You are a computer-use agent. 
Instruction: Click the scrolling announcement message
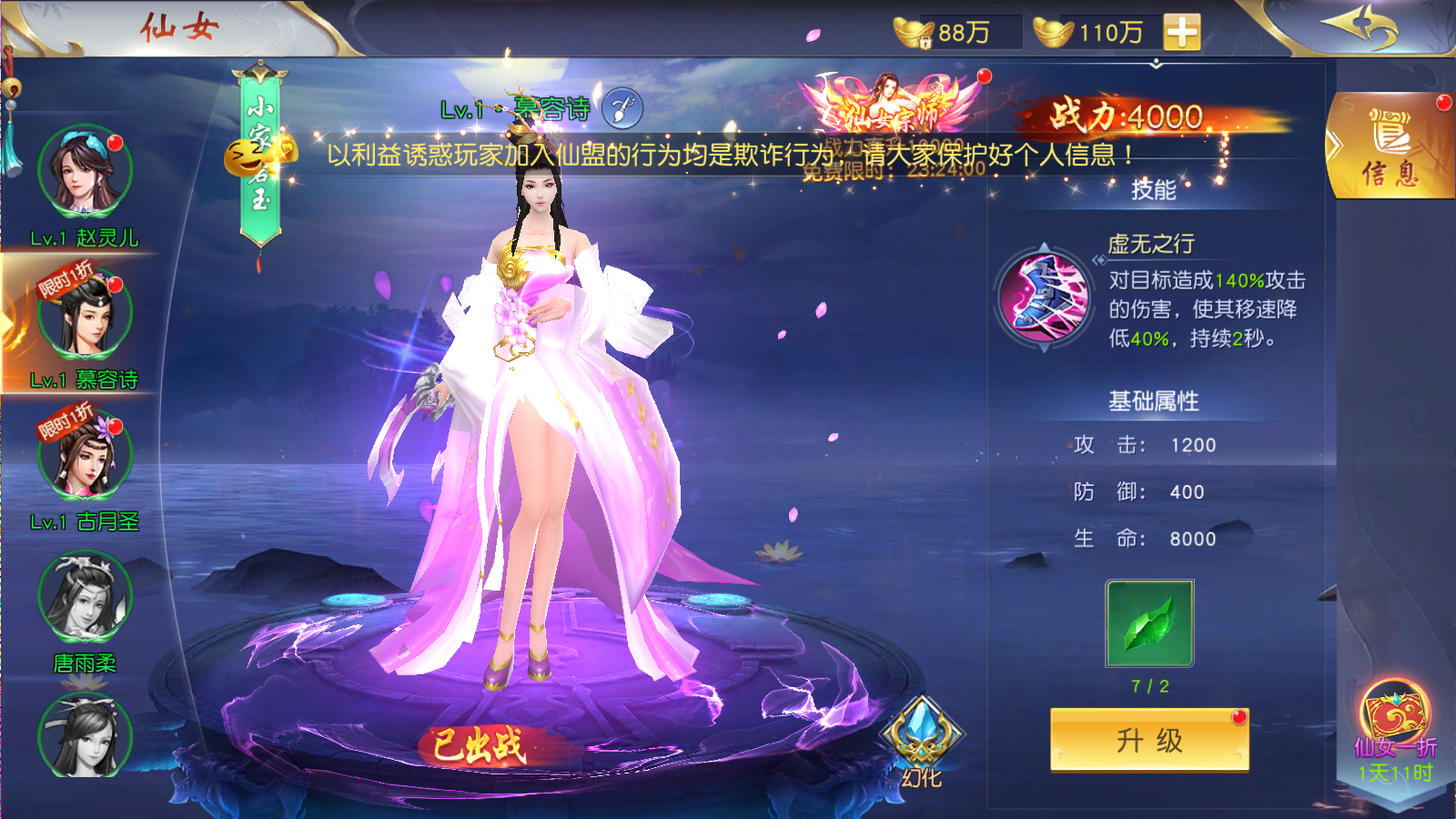(728, 155)
